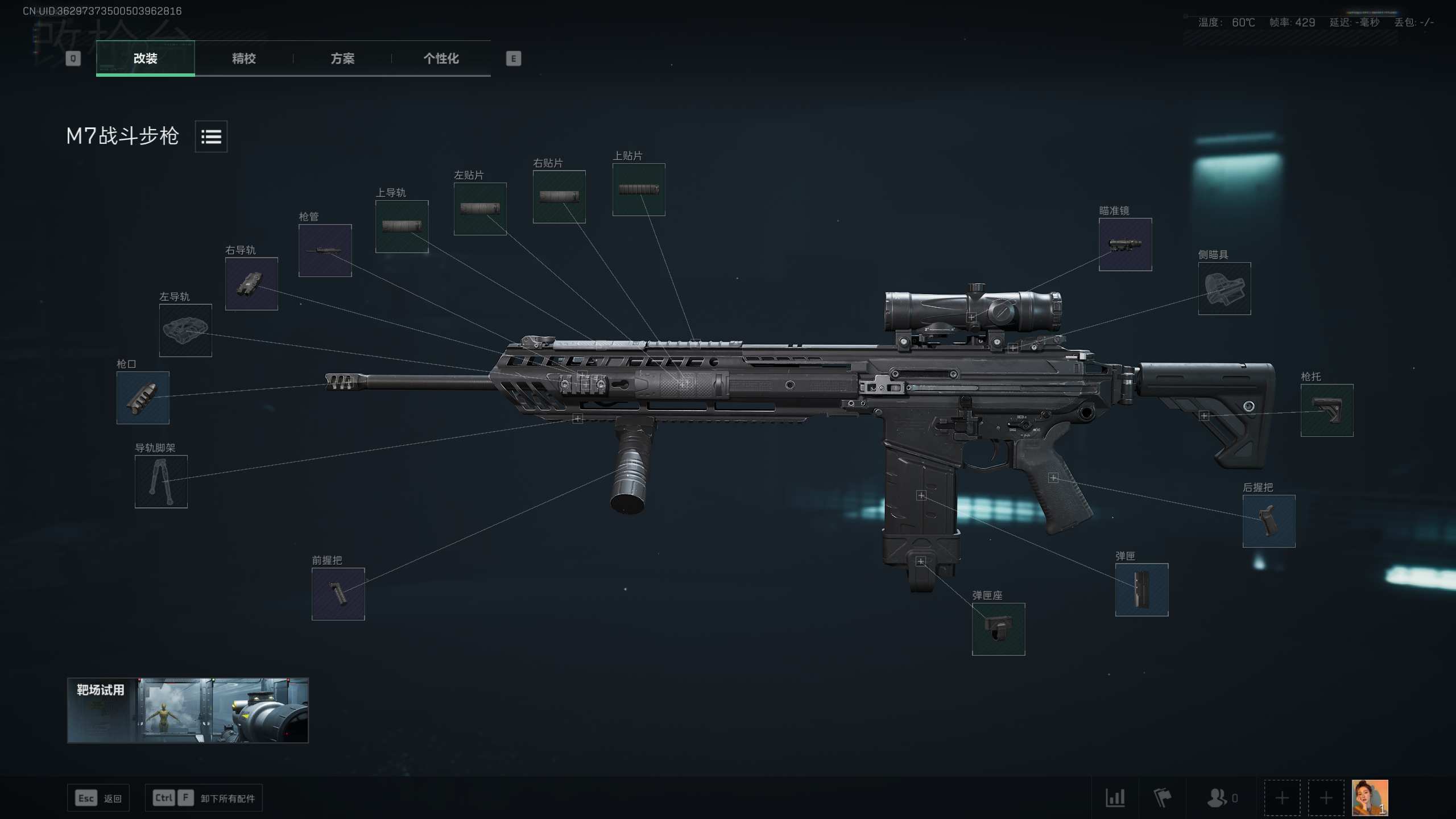
Task: Click the 改装 tab
Action: (x=146, y=59)
